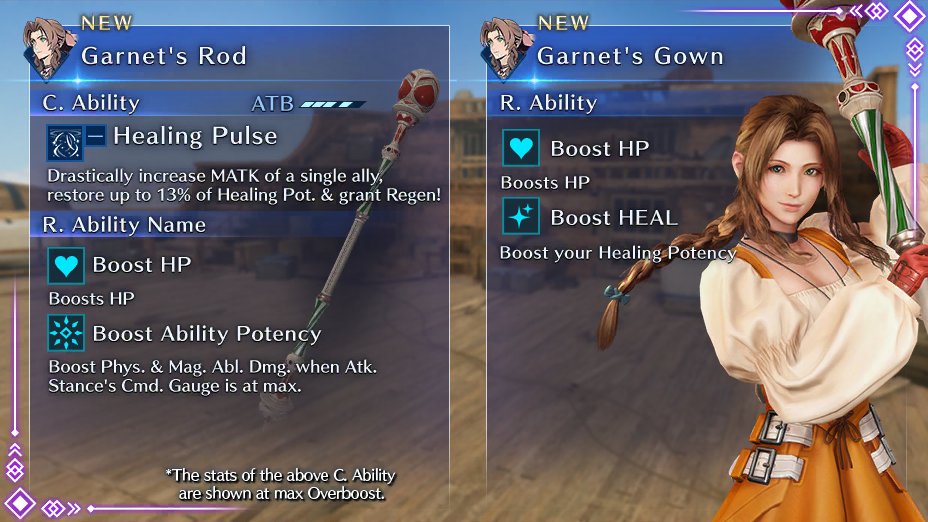
Task: Select the Healing Pulse ability icon
Action: [x=65, y=142]
